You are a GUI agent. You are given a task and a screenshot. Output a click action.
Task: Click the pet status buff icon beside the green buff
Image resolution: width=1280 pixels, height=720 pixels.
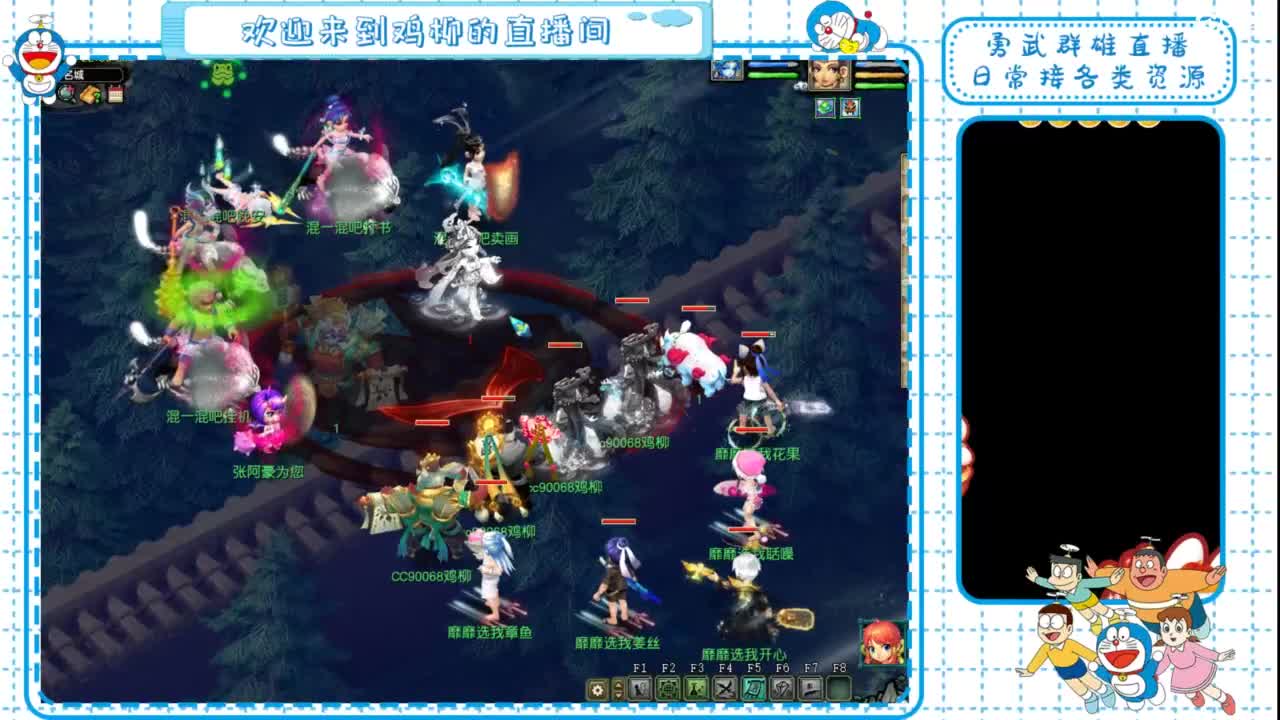pos(850,108)
